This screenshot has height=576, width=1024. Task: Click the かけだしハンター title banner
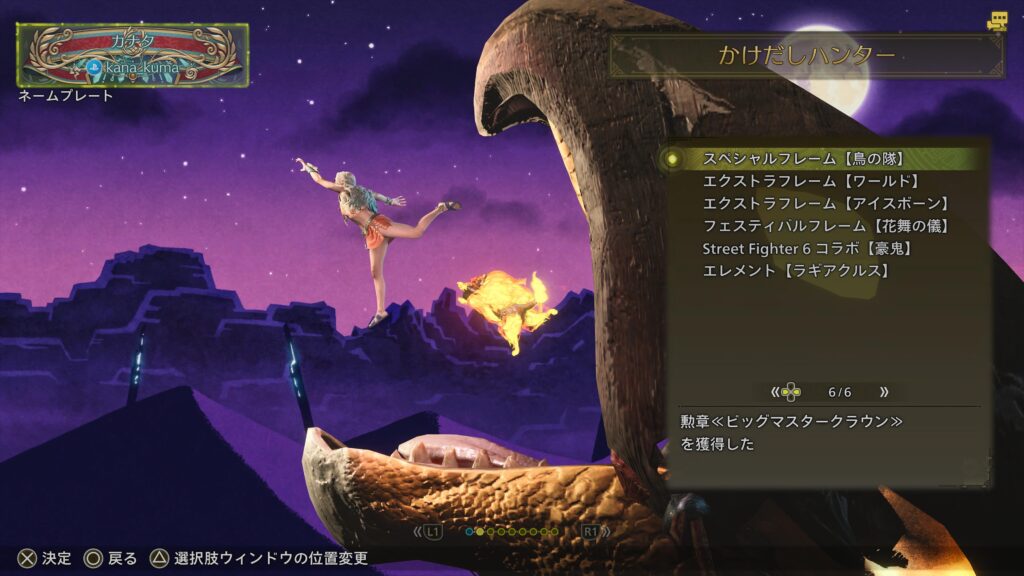pos(807,56)
